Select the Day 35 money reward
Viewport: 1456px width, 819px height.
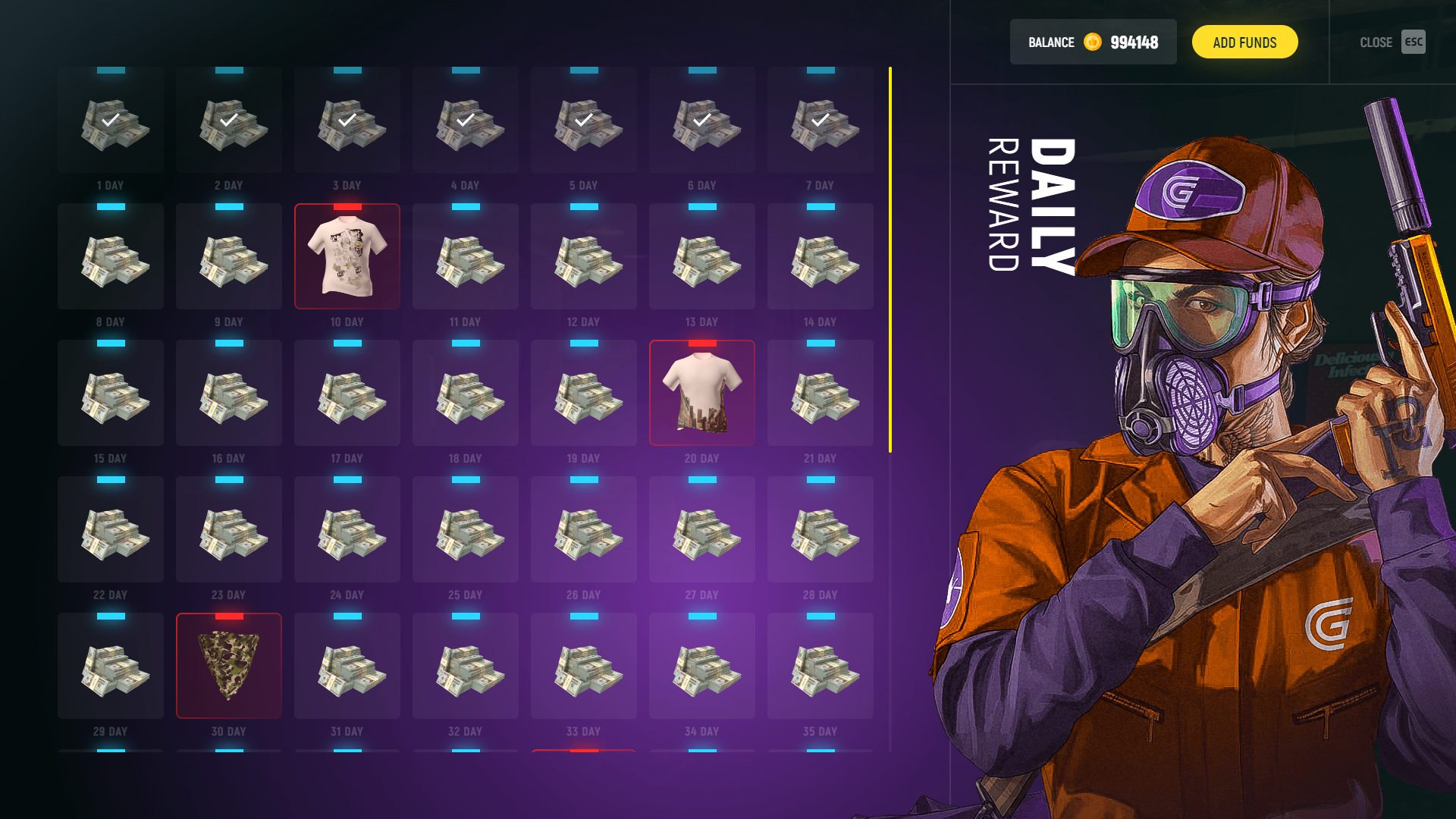[x=820, y=665]
